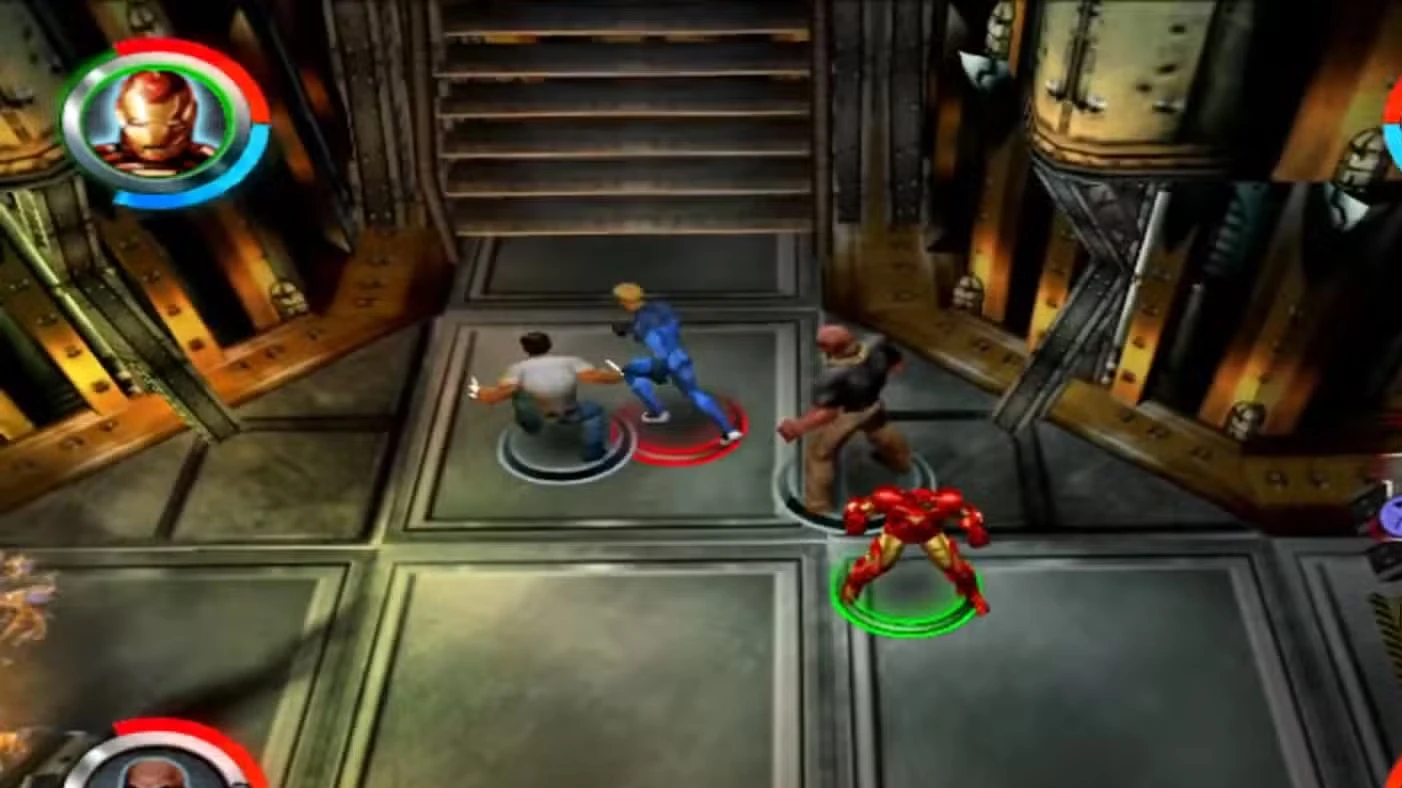The image size is (1402, 788).
Task: Click the cyan portrait sliver at top-right
Action: pos(1396,145)
